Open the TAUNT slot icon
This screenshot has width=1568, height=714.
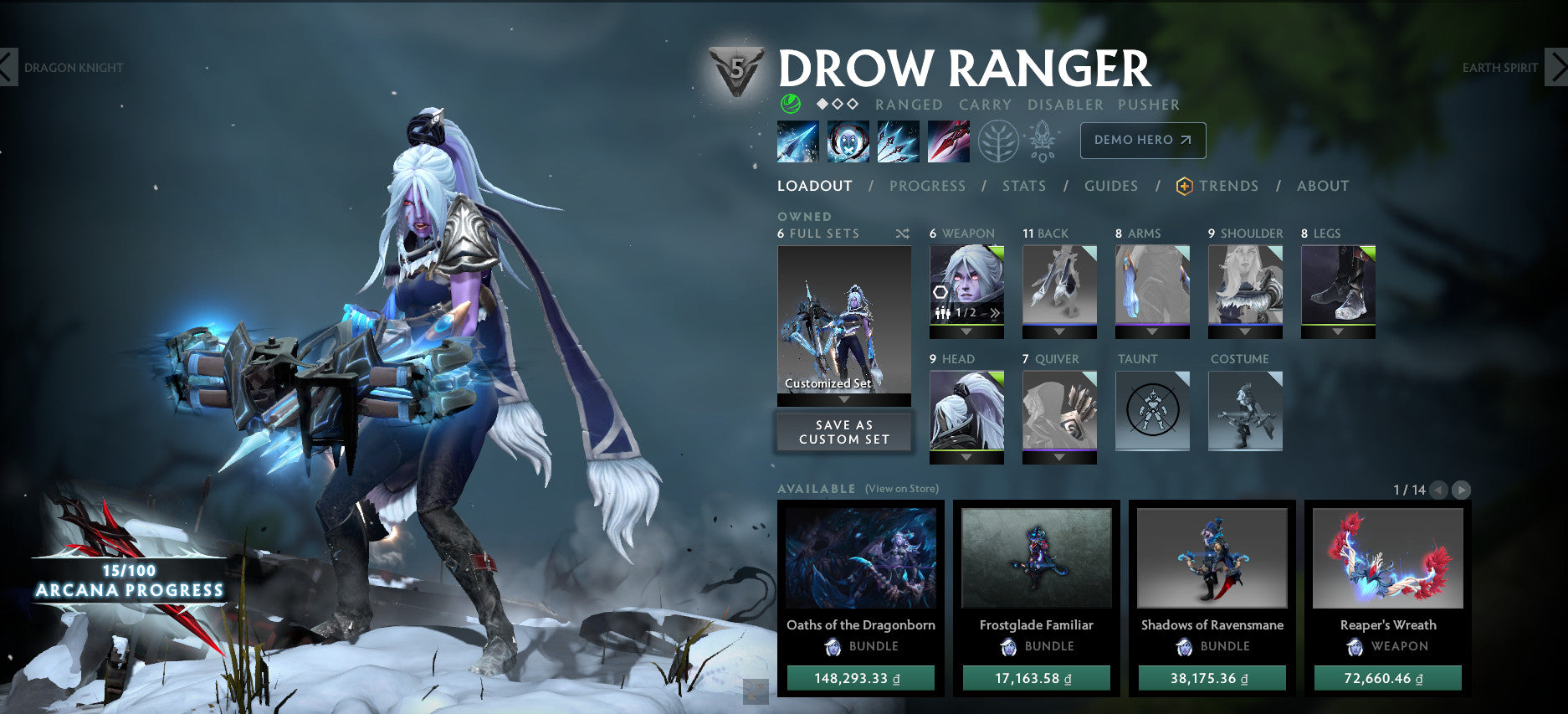coord(1152,410)
